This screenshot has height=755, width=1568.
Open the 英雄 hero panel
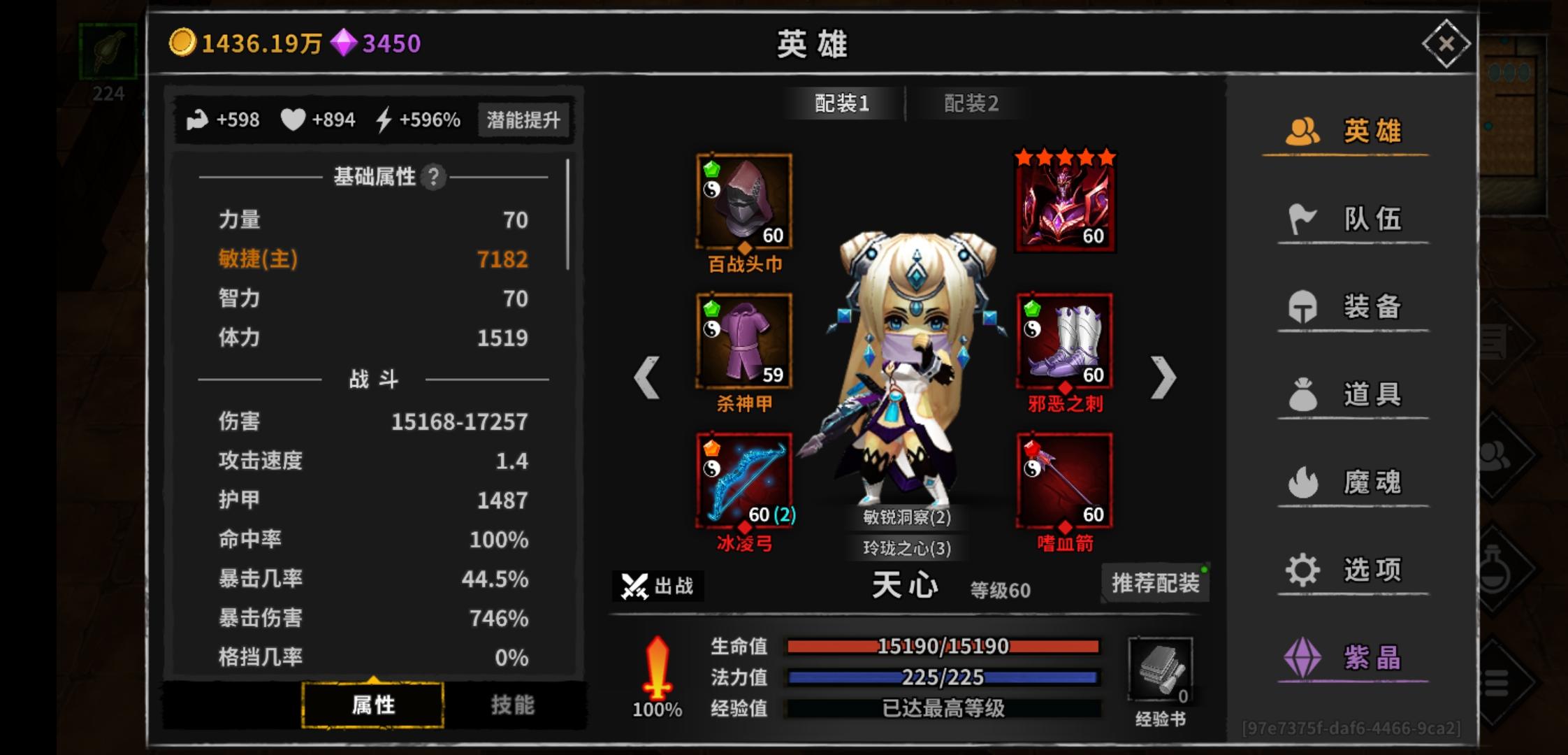coord(1351,131)
